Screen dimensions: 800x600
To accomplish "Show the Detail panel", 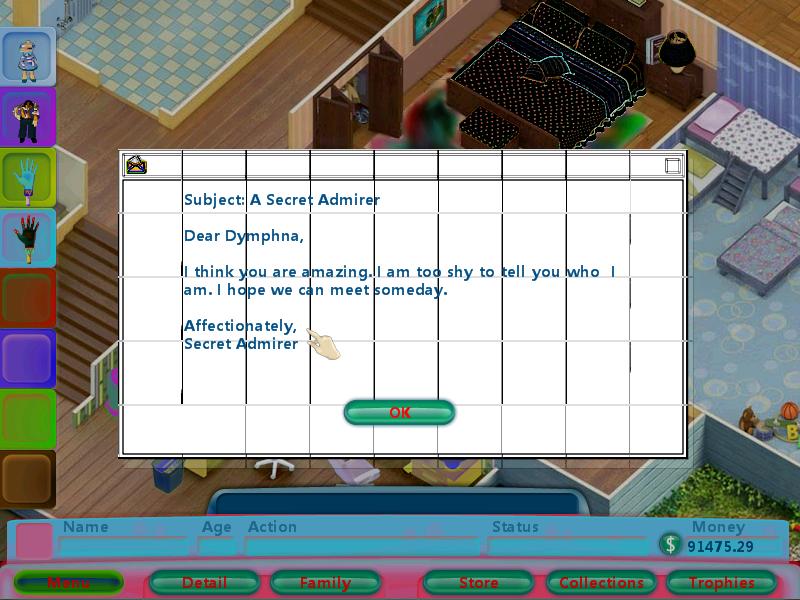I will click(x=204, y=582).
